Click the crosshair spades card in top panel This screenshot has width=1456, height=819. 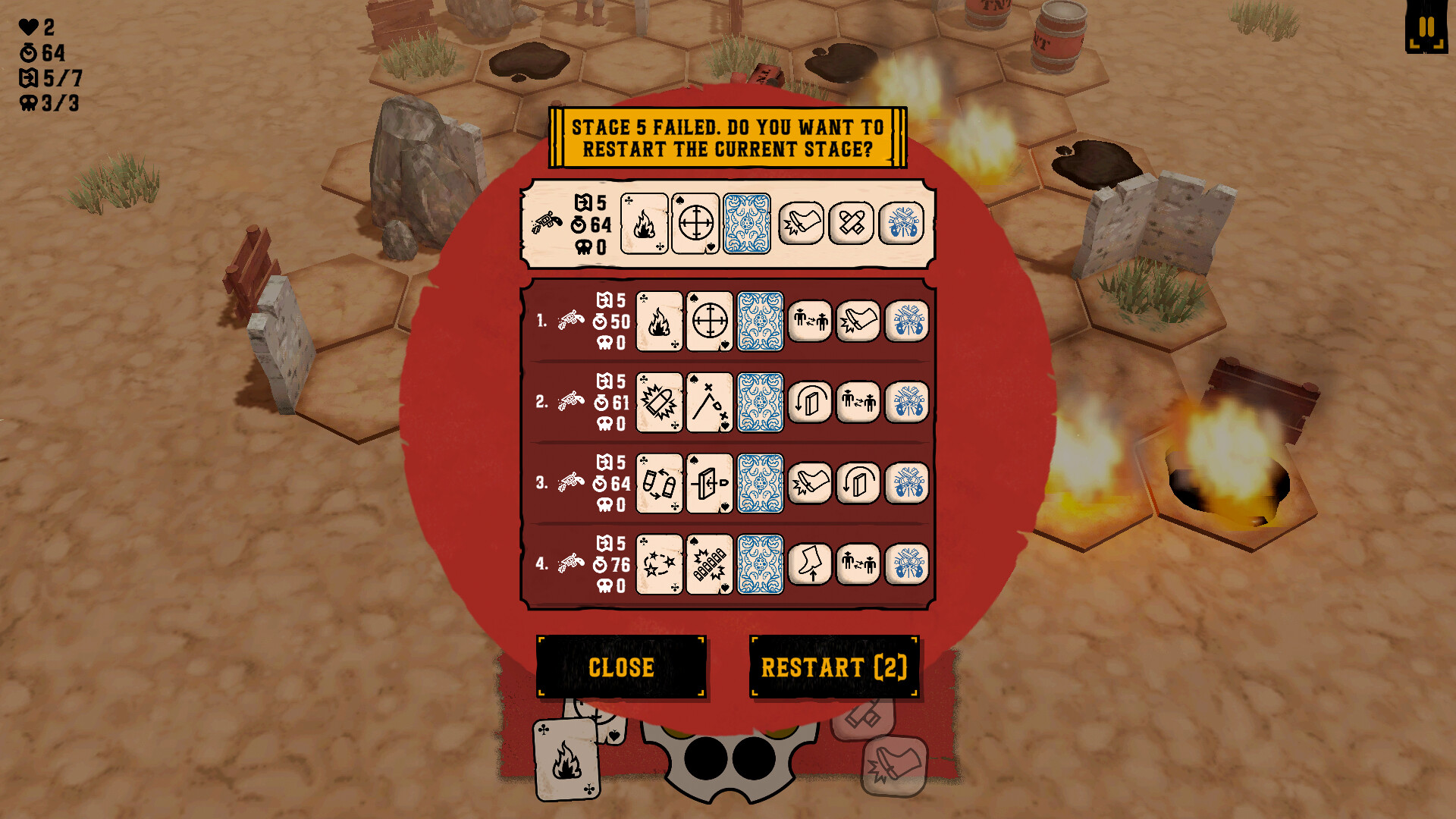pos(696,225)
